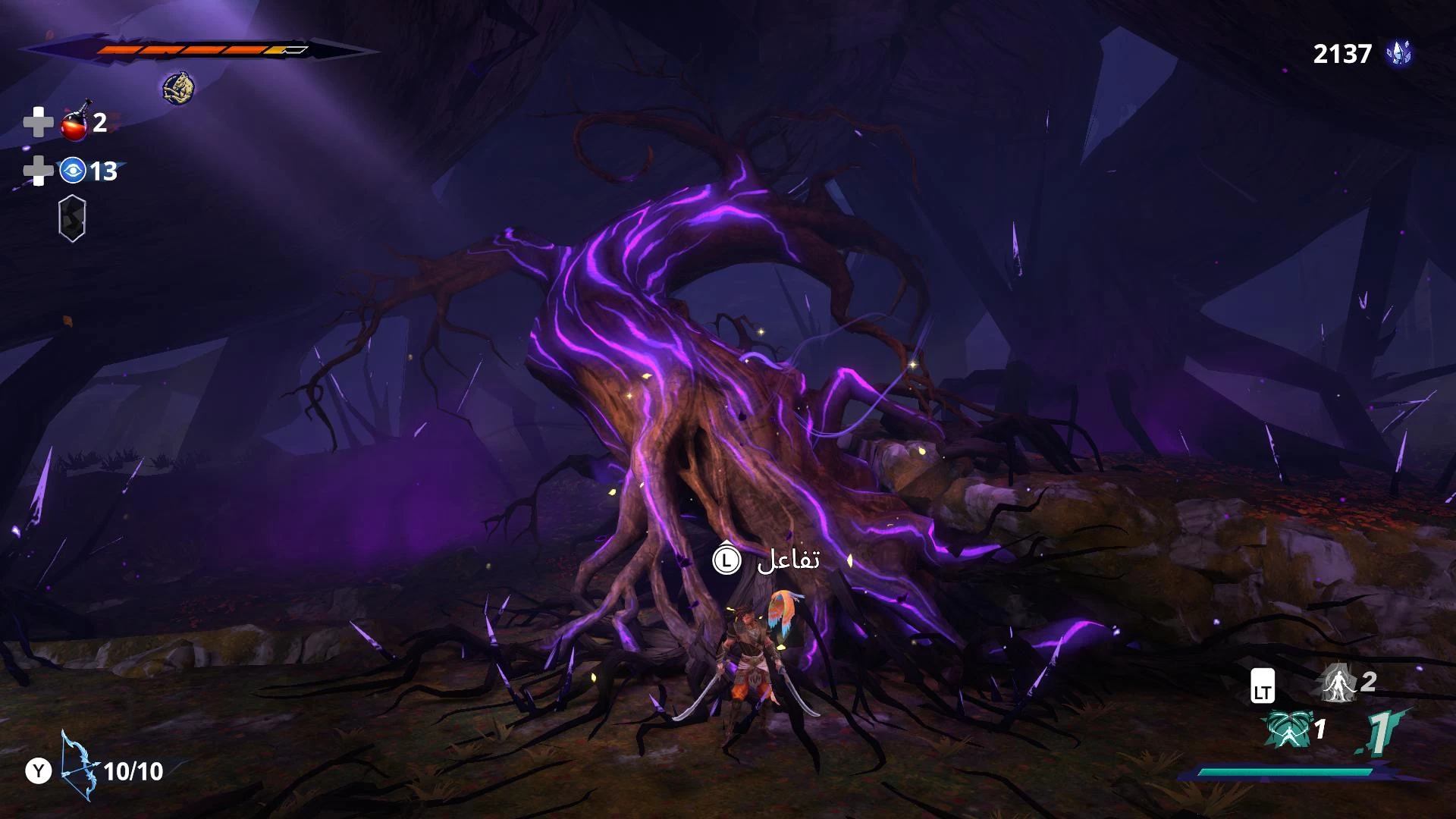Click the time crystals currency icon
Screen dimensions: 1456x819
pos(1398,53)
